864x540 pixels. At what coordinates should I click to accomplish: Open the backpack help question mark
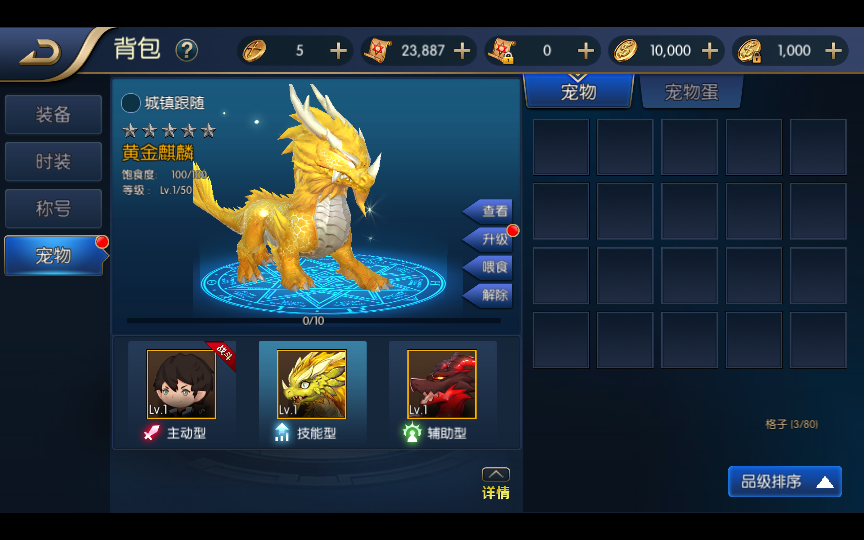(x=187, y=50)
